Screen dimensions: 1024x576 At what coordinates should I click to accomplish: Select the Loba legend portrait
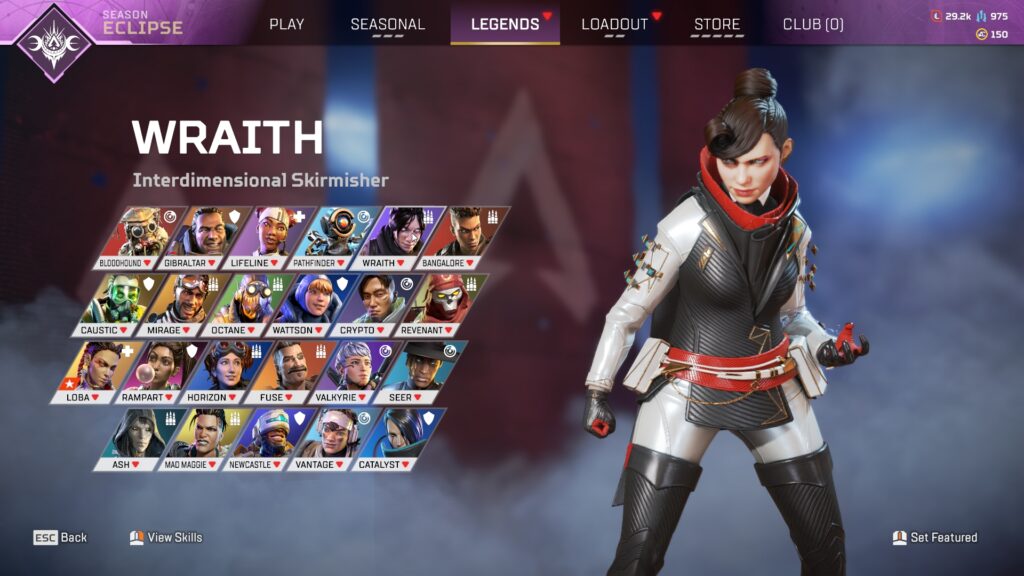97,370
